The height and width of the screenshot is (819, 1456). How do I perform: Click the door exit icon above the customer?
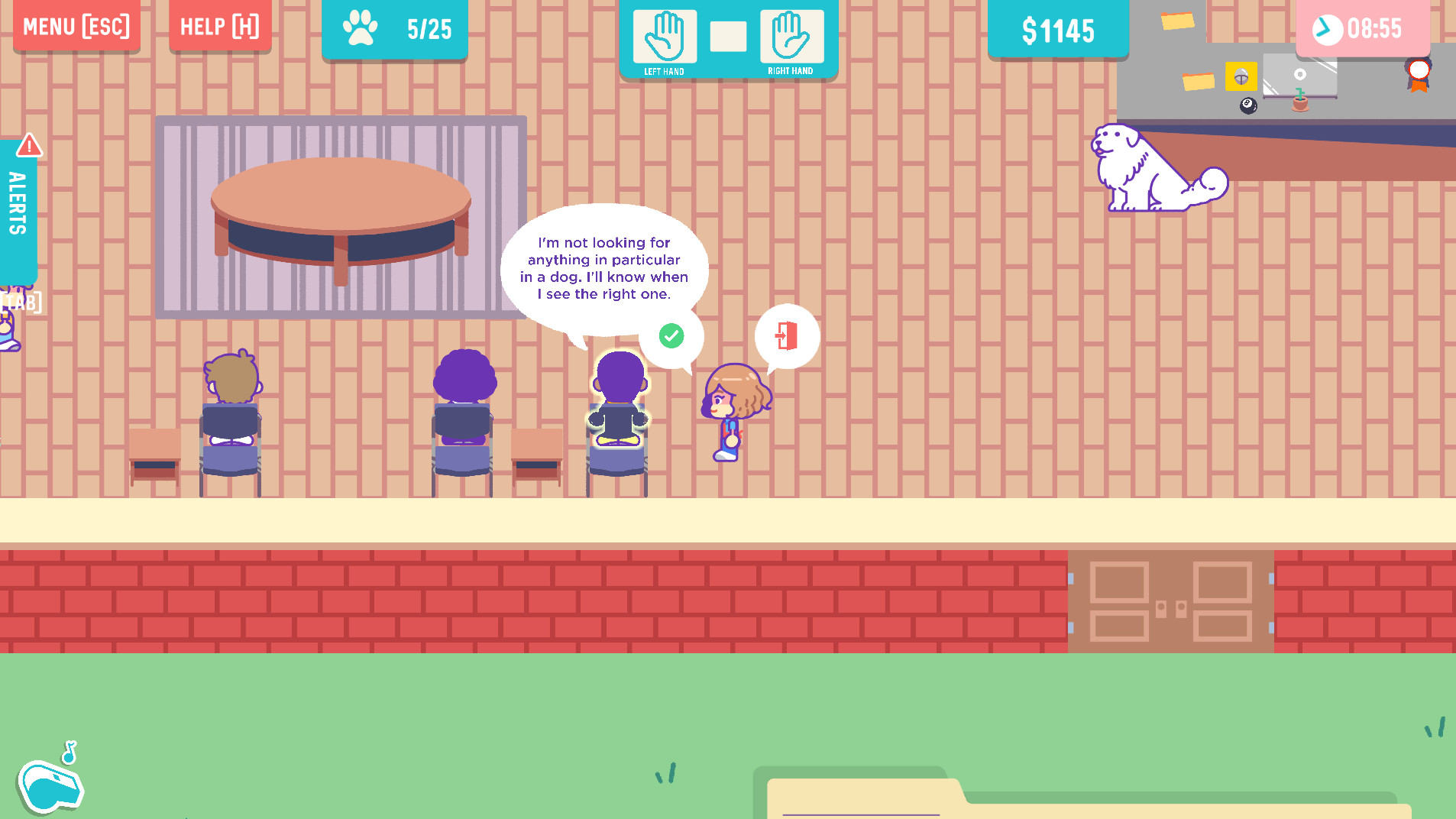786,335
